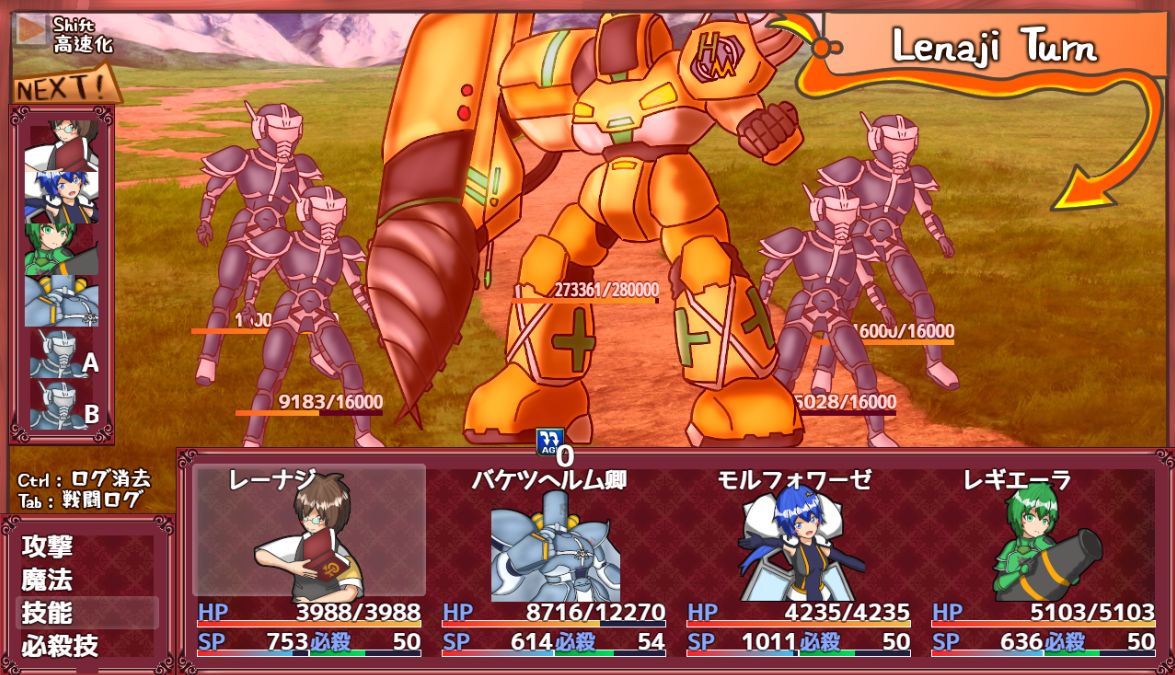
Task: Select レーナジ's party portrait panel
Action: pos(309,530)
